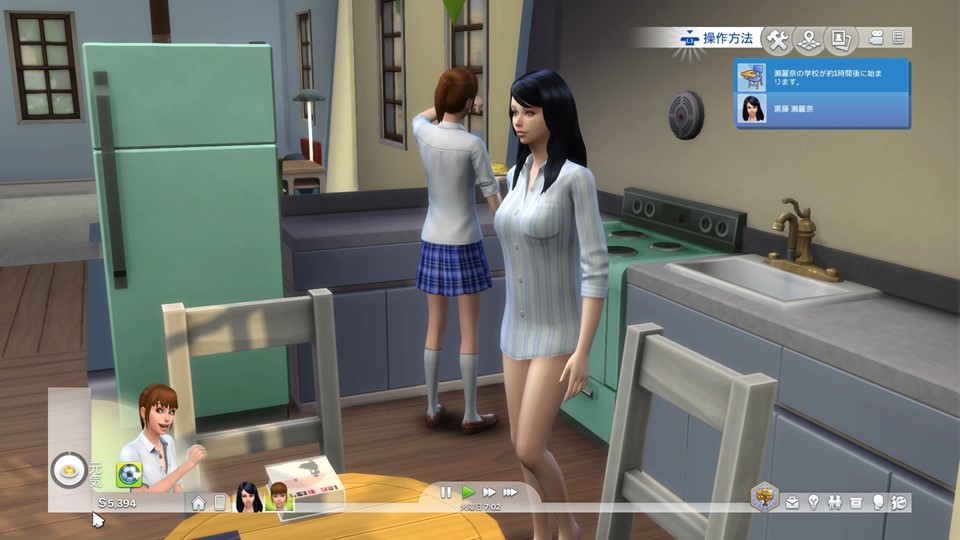960x540 pixels.
Task: Enter build mode with the tools icon
Action: (x=777, y=40)
